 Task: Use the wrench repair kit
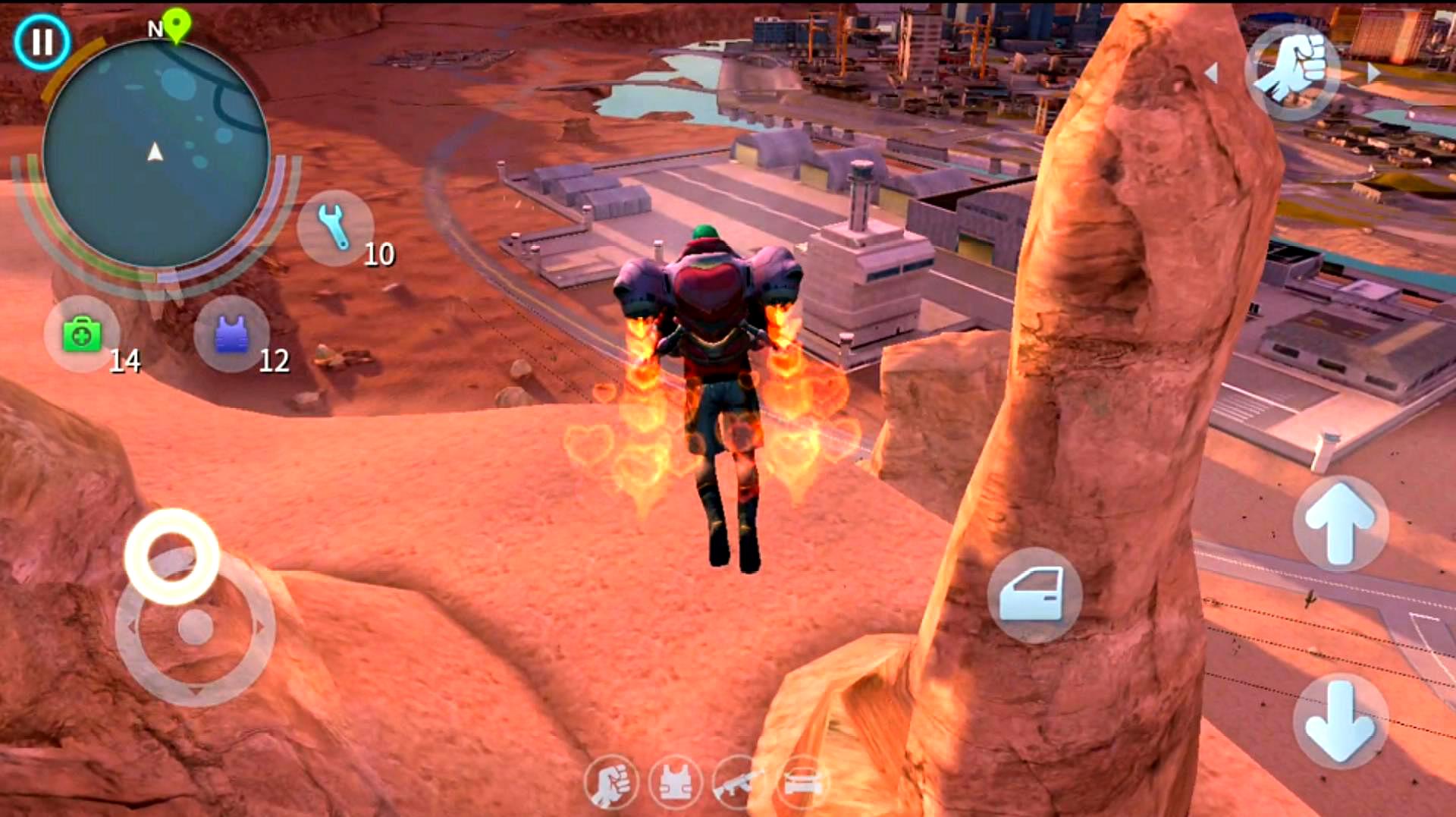334,227
